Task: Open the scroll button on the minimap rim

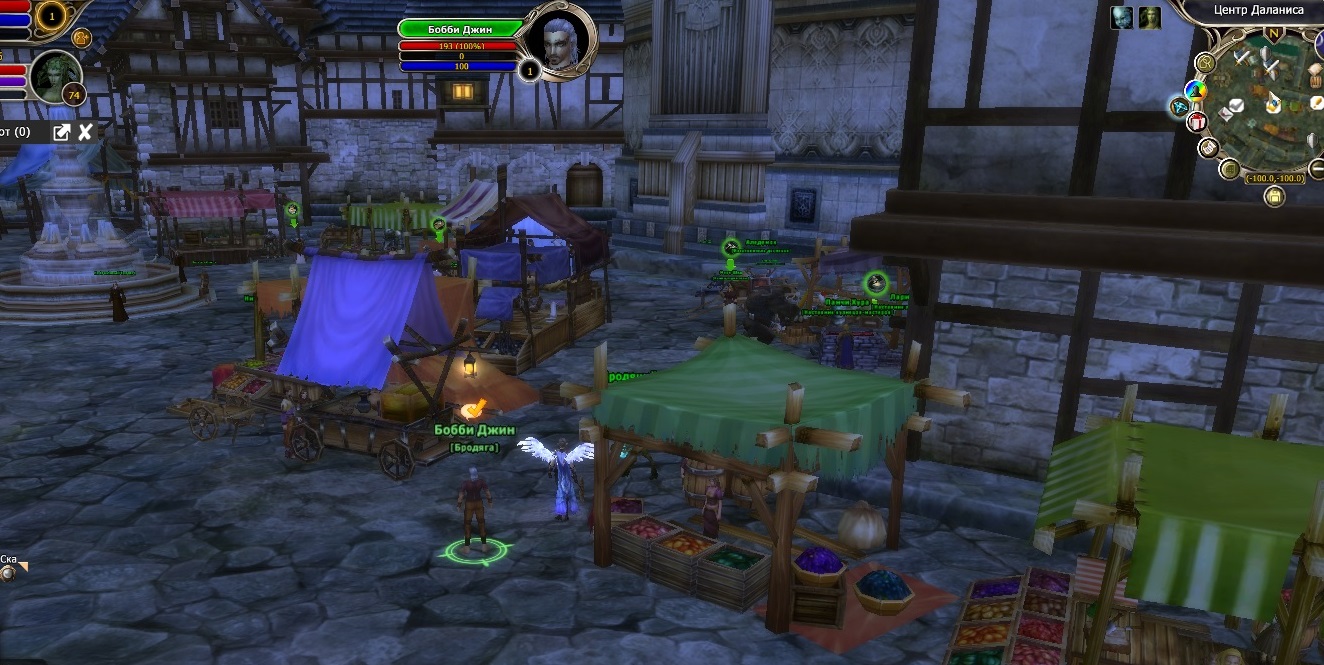Action: point(1207,148)
